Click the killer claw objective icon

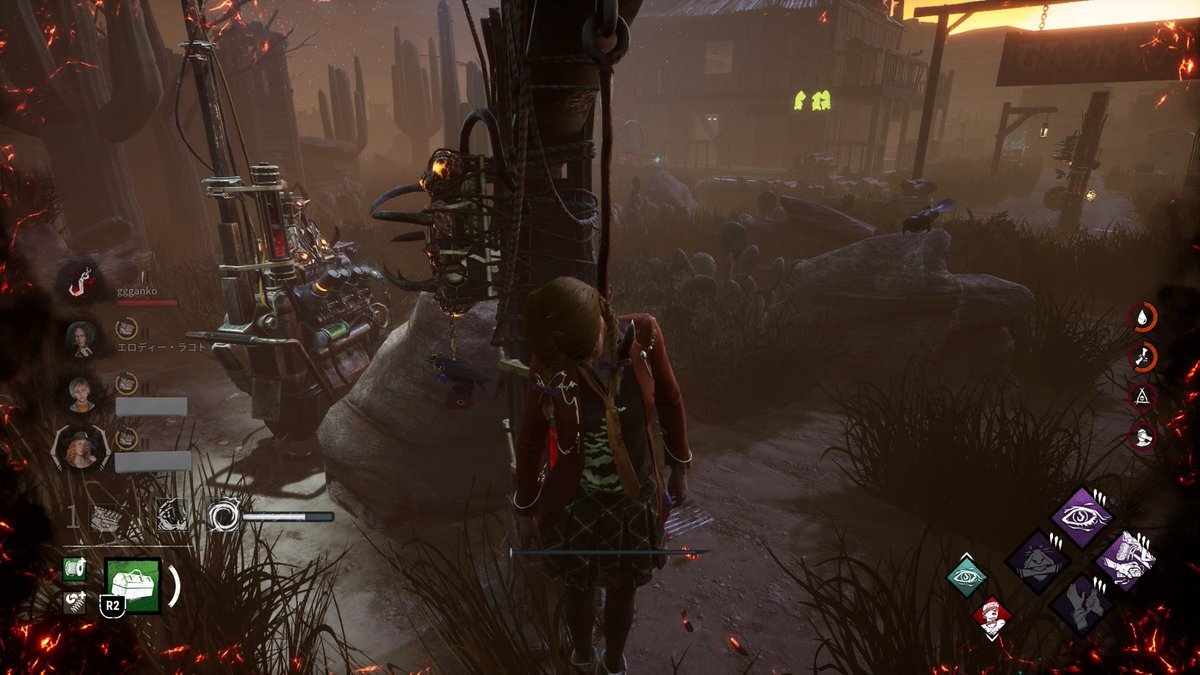[x=171, y=515]
